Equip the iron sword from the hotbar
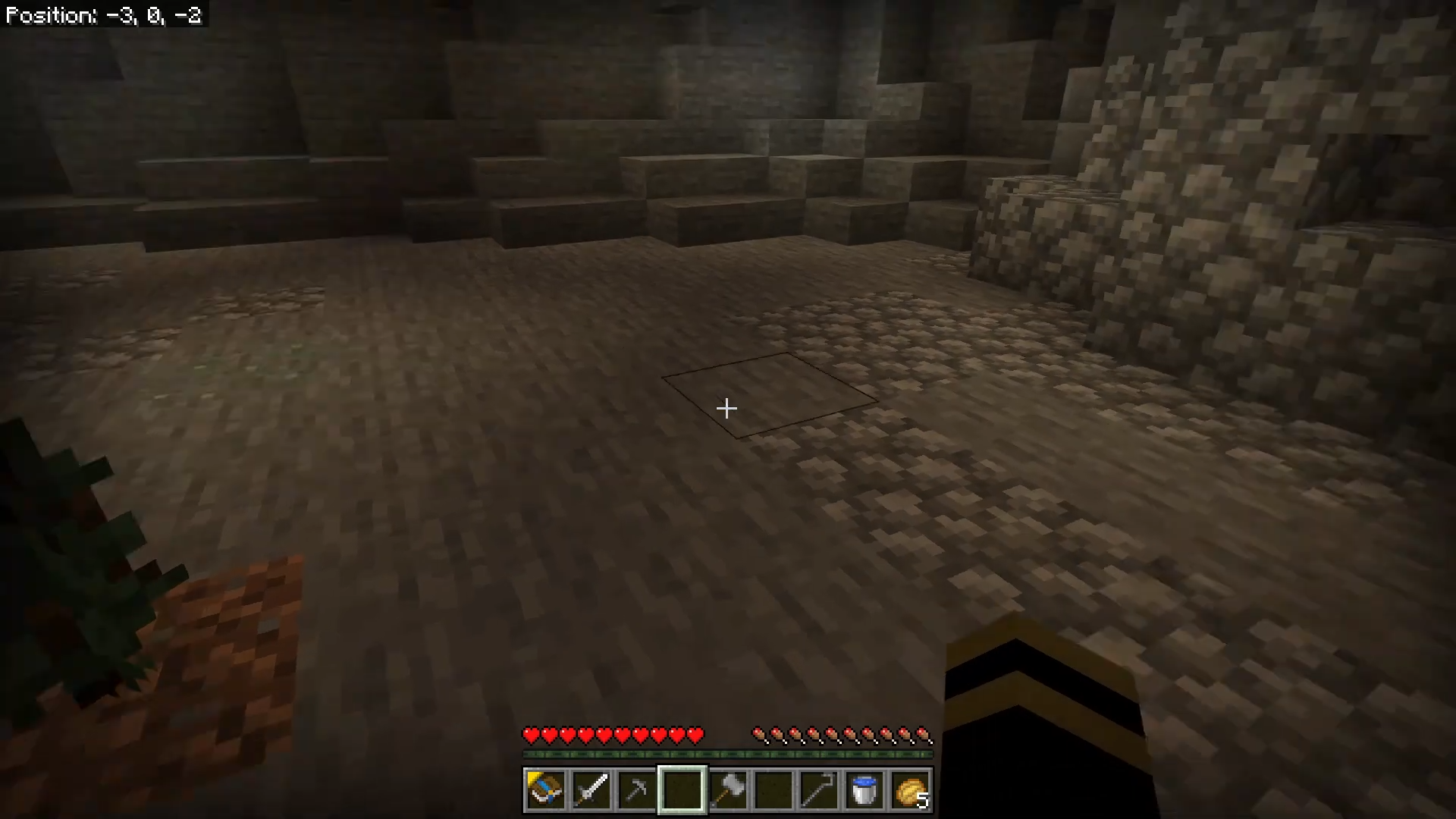Image resolution: width=1456 pixels, height=819 pixels. [591, 790]
